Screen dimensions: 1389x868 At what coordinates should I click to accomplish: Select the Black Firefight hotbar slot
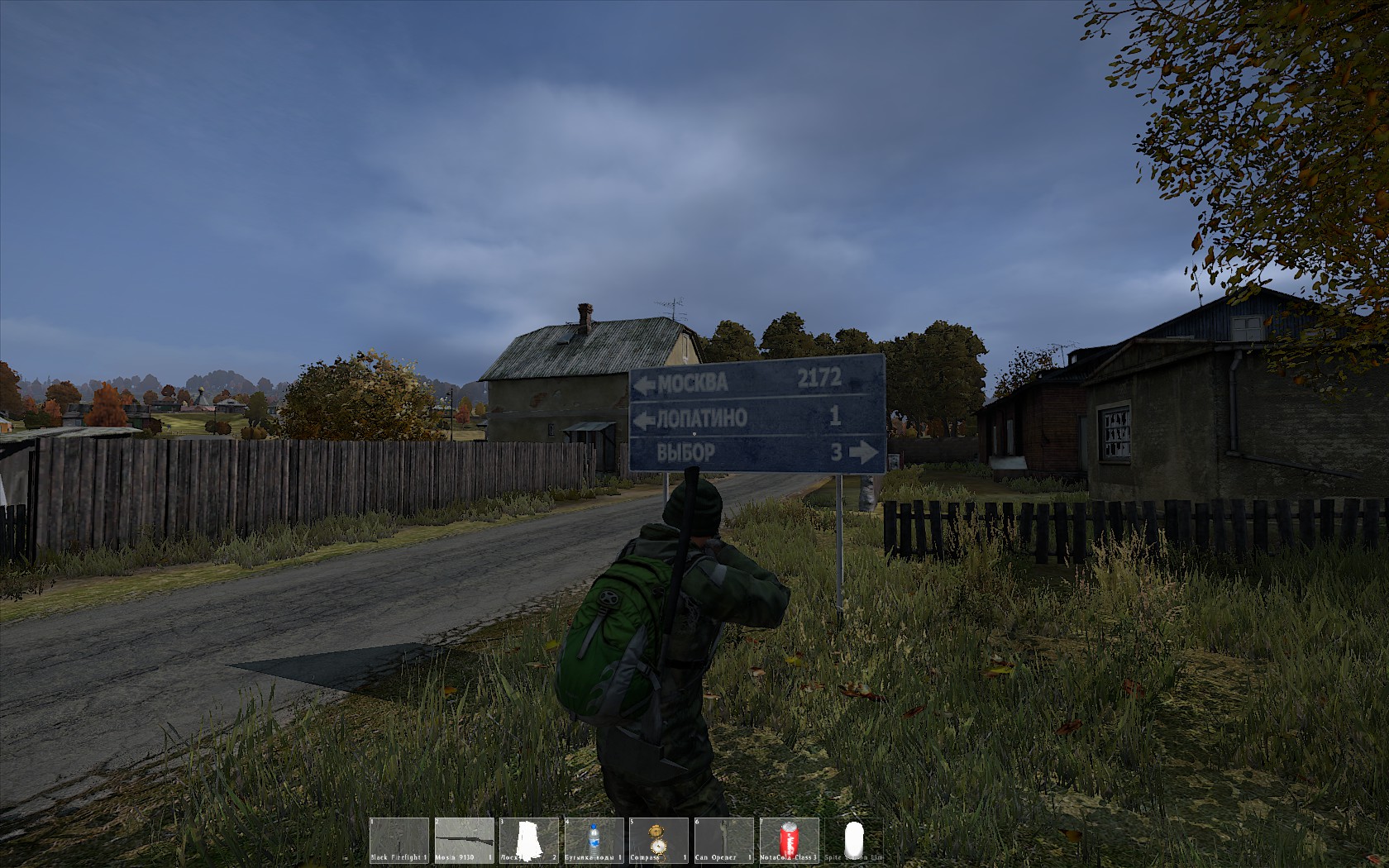click(399, 841)
